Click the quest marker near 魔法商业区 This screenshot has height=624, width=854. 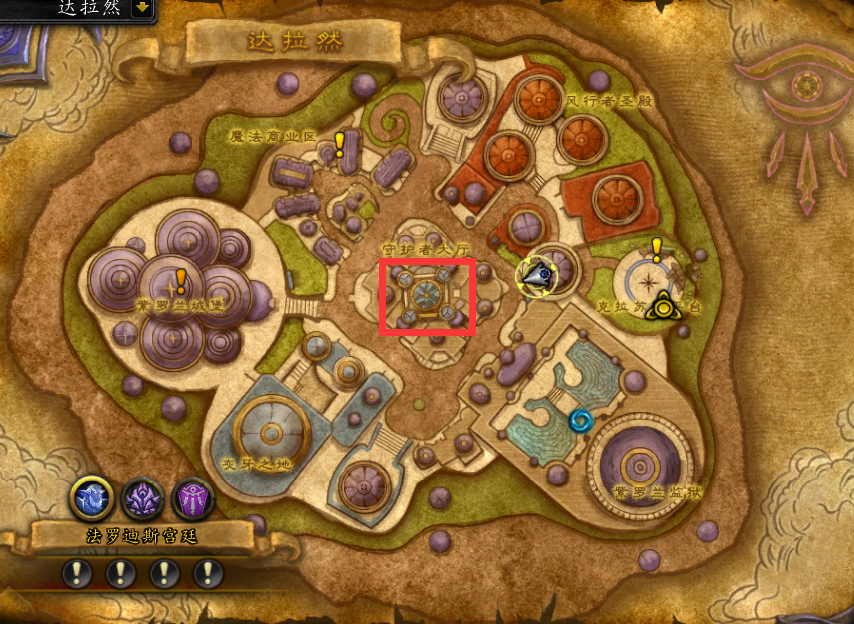click(340, 145)
